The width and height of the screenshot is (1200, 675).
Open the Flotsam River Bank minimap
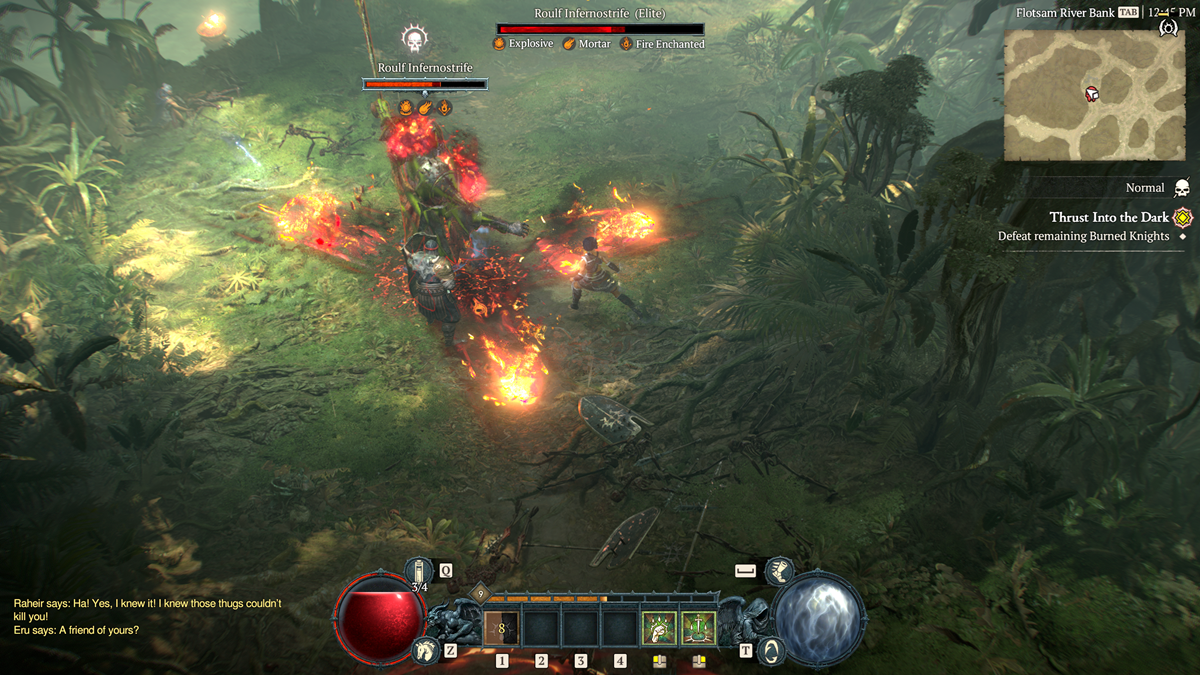[1094, 95]
